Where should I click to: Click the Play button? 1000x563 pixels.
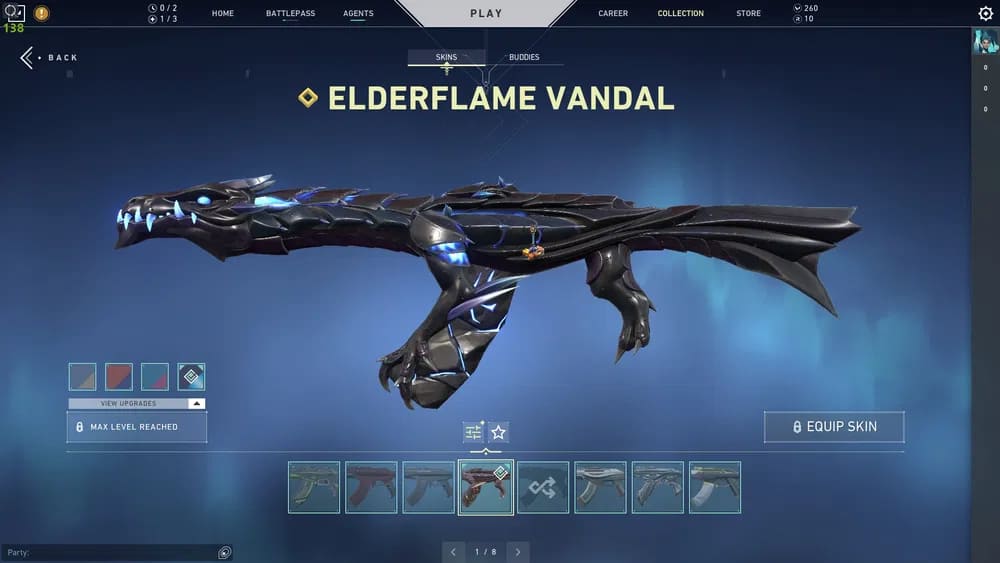[x=486, y=14]
